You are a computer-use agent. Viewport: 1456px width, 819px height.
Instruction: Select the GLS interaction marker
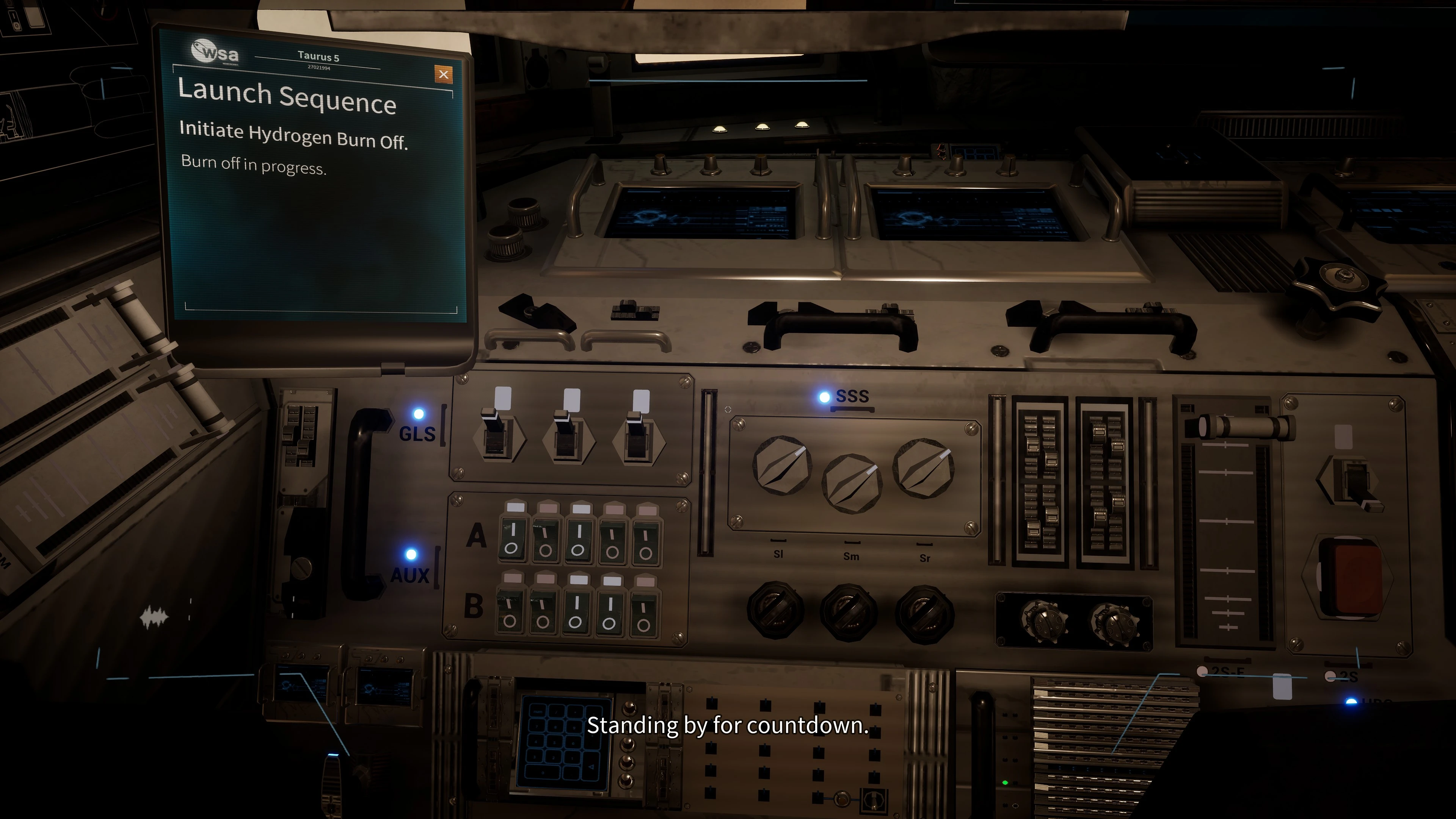pyautogui.click(x=419, y=414)
